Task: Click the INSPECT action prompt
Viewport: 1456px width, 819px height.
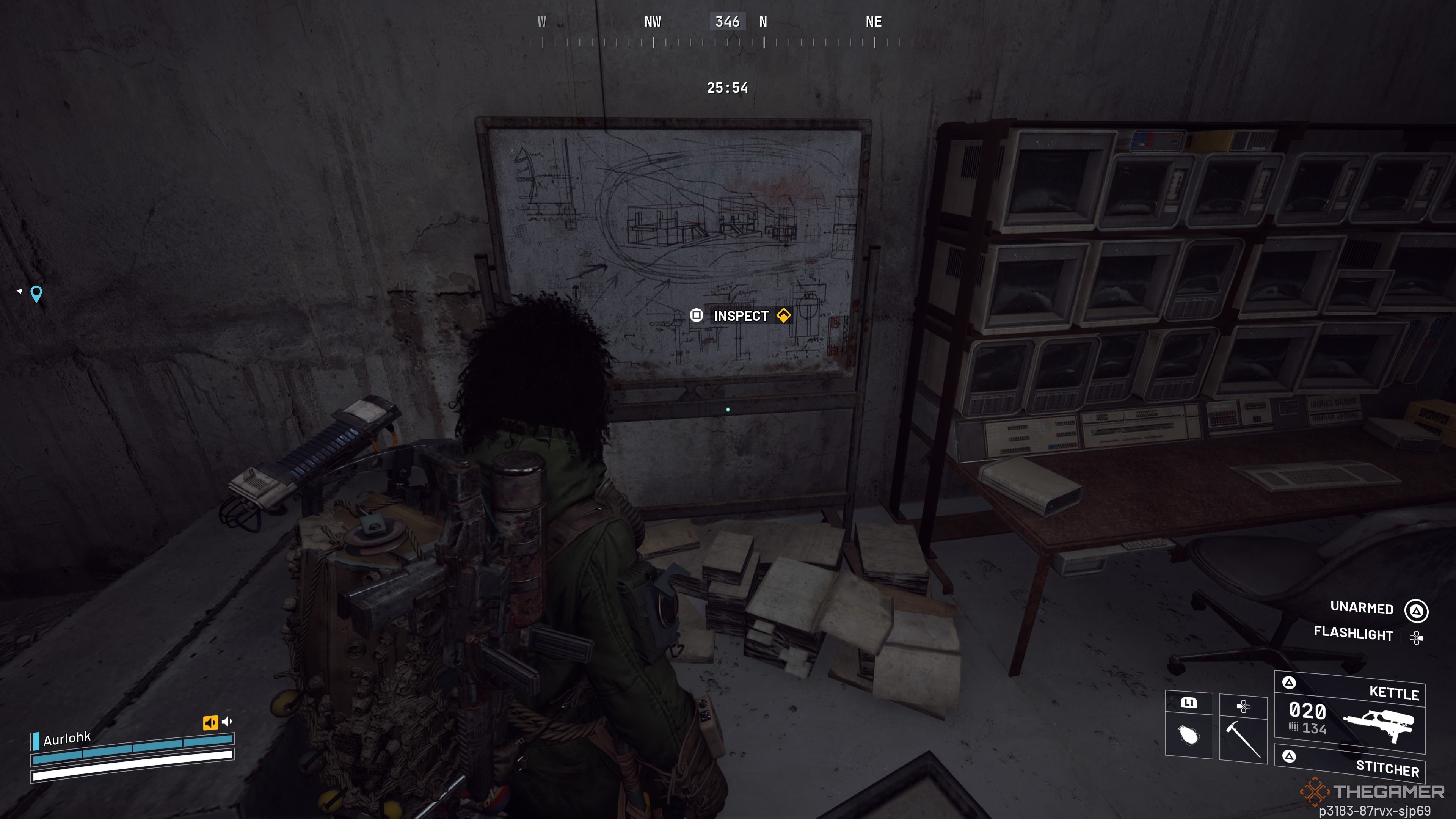Action: [741, 316]
